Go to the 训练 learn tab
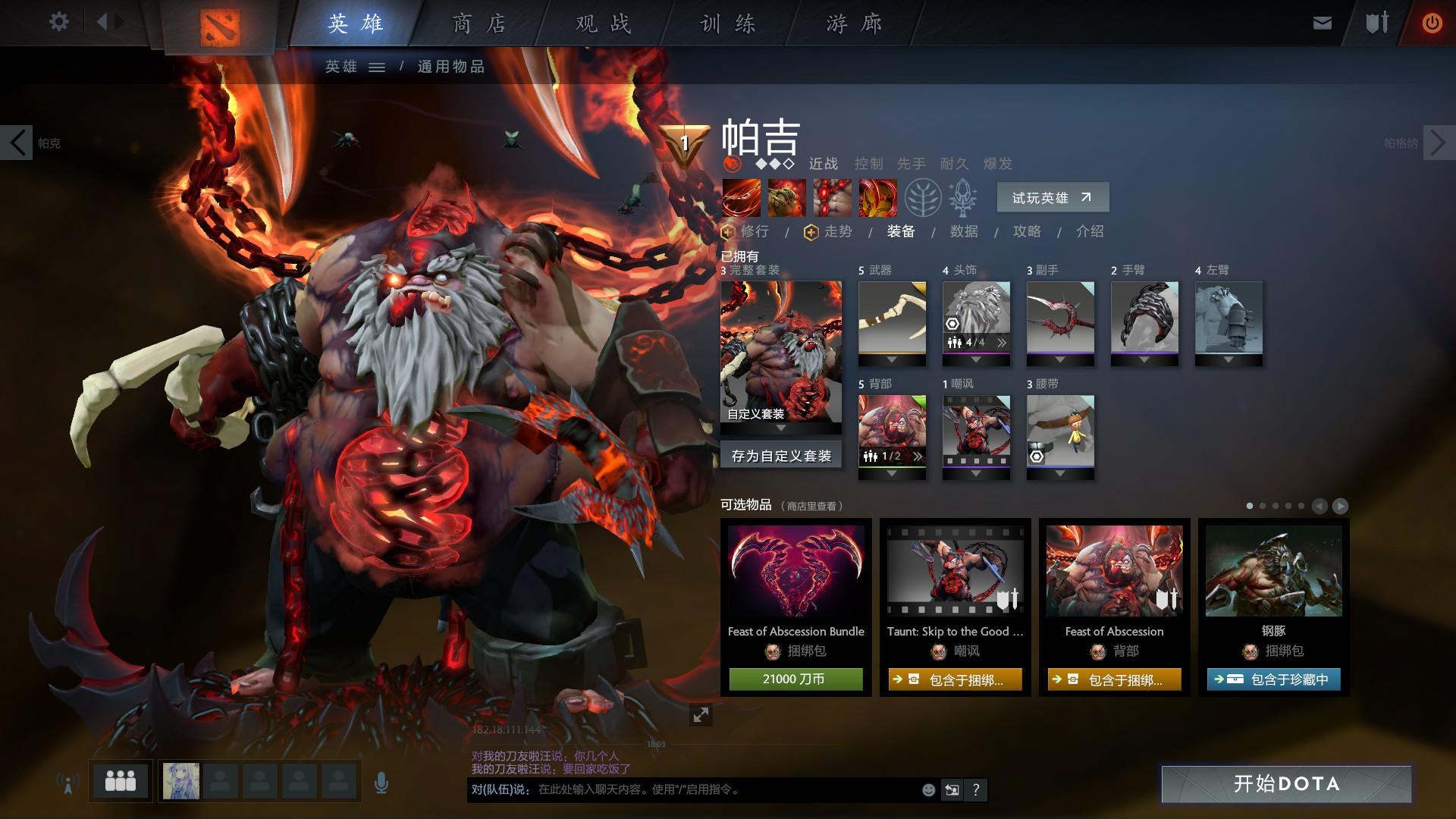Screen dimensions: 1456x819 click(x=728, y=24)
